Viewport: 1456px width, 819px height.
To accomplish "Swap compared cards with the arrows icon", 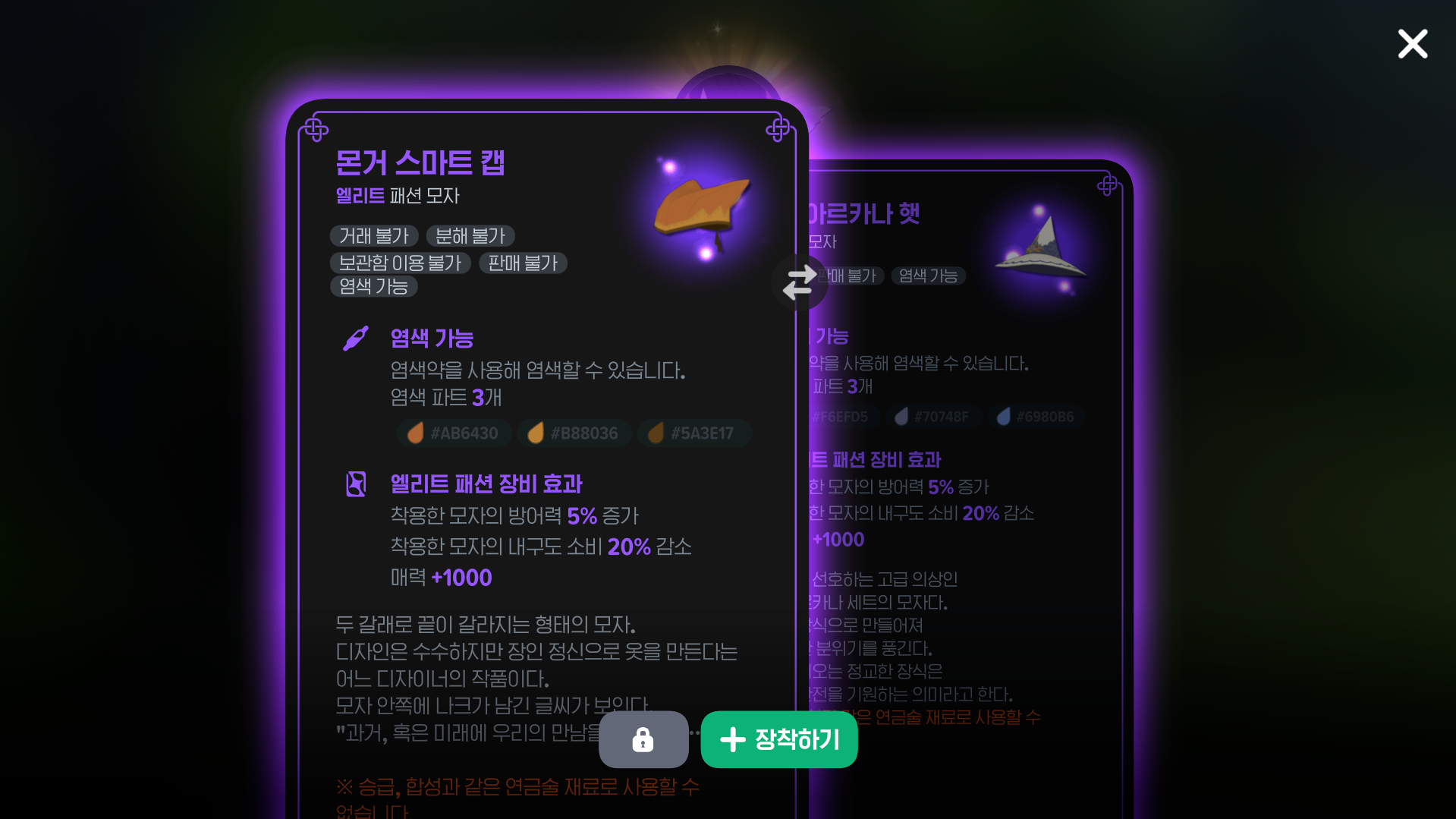I will [799, 282].
